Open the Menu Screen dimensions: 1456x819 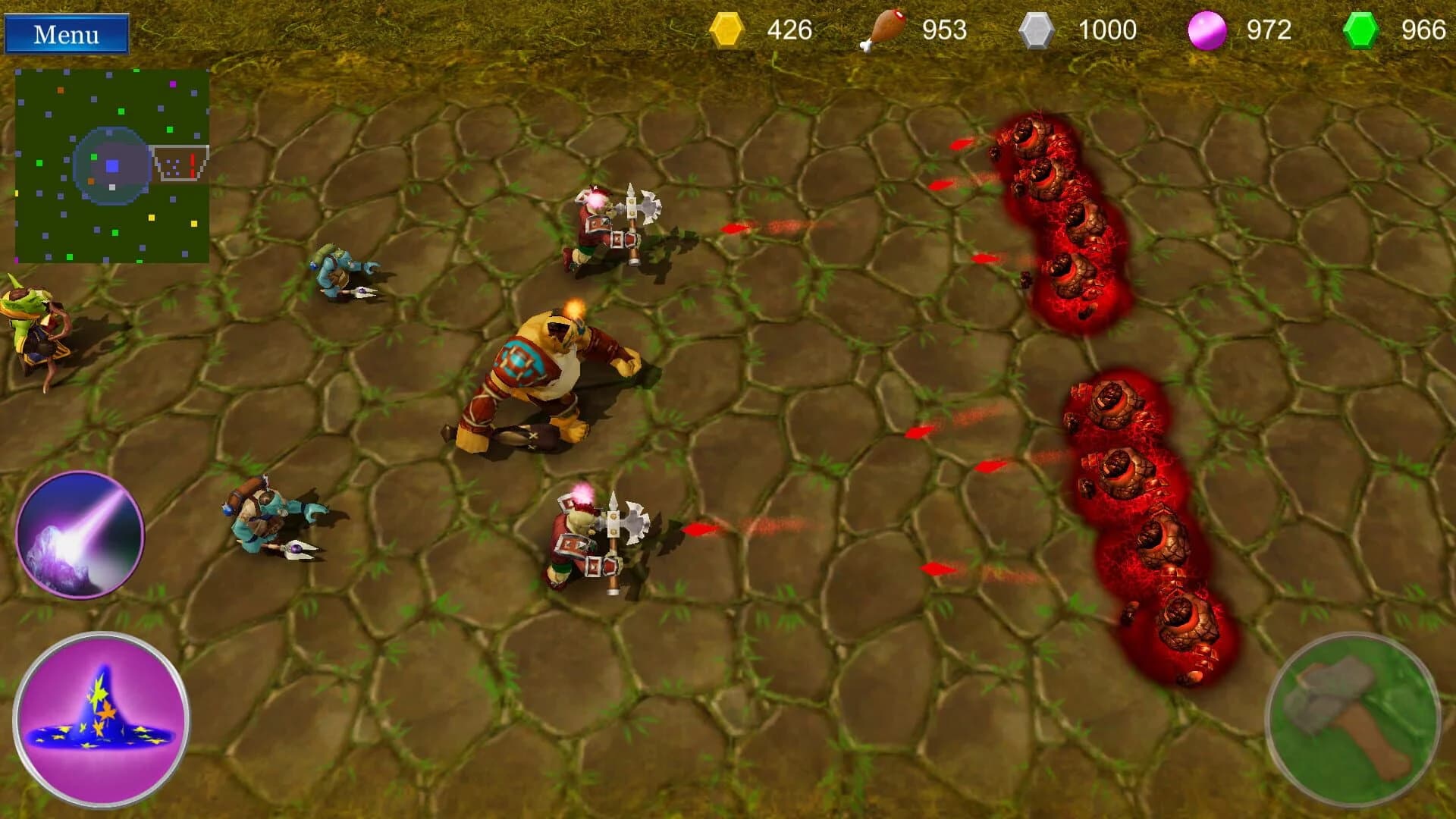pos(67,33)
